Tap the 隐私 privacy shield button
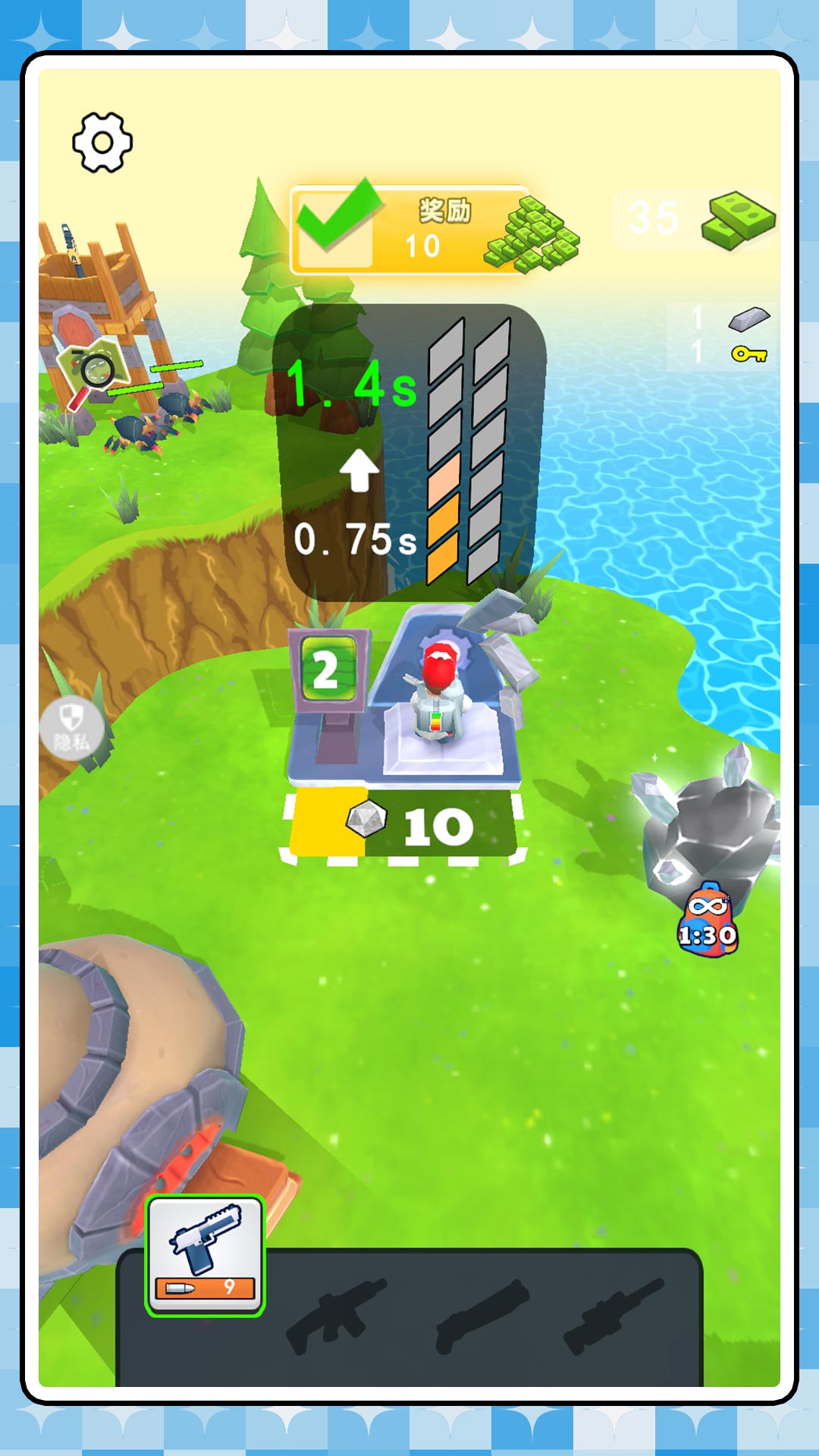The width and height of the screenshot is (819, 1456). click(x=71, y=727)
